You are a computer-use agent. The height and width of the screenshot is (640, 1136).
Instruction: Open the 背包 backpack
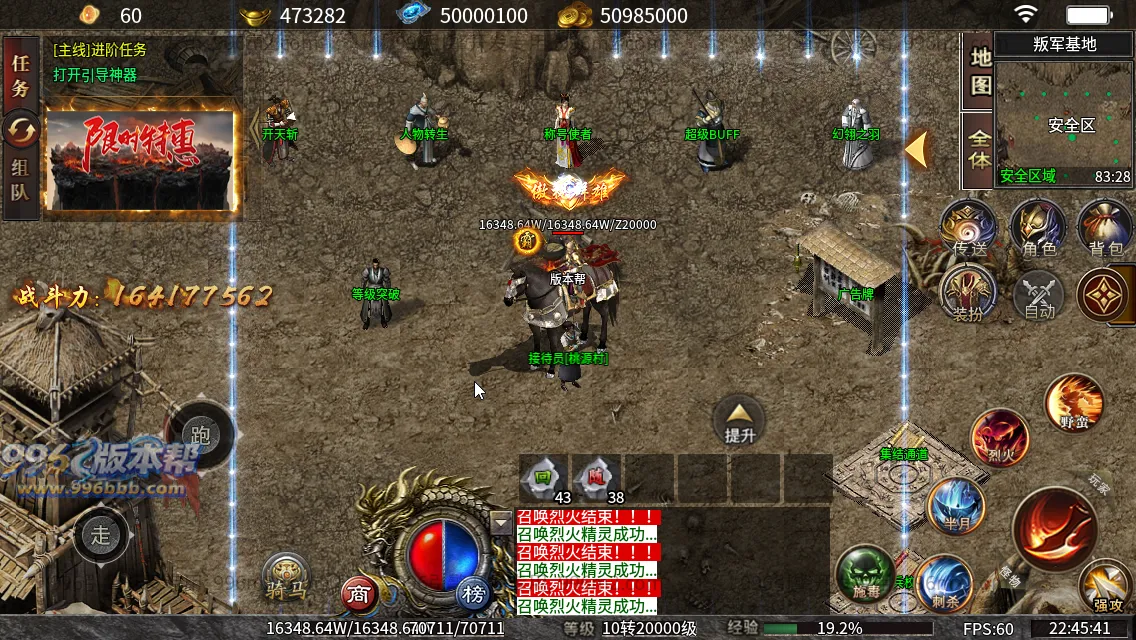tap(1105, 228)
